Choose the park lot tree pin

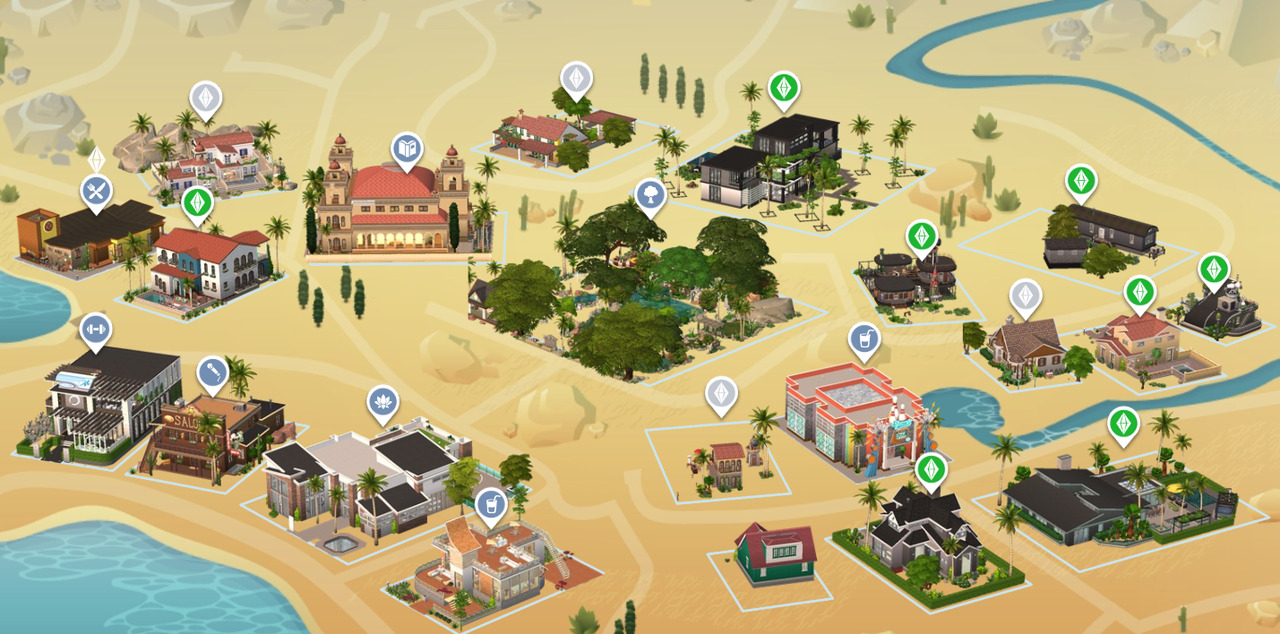click(650, 196)
